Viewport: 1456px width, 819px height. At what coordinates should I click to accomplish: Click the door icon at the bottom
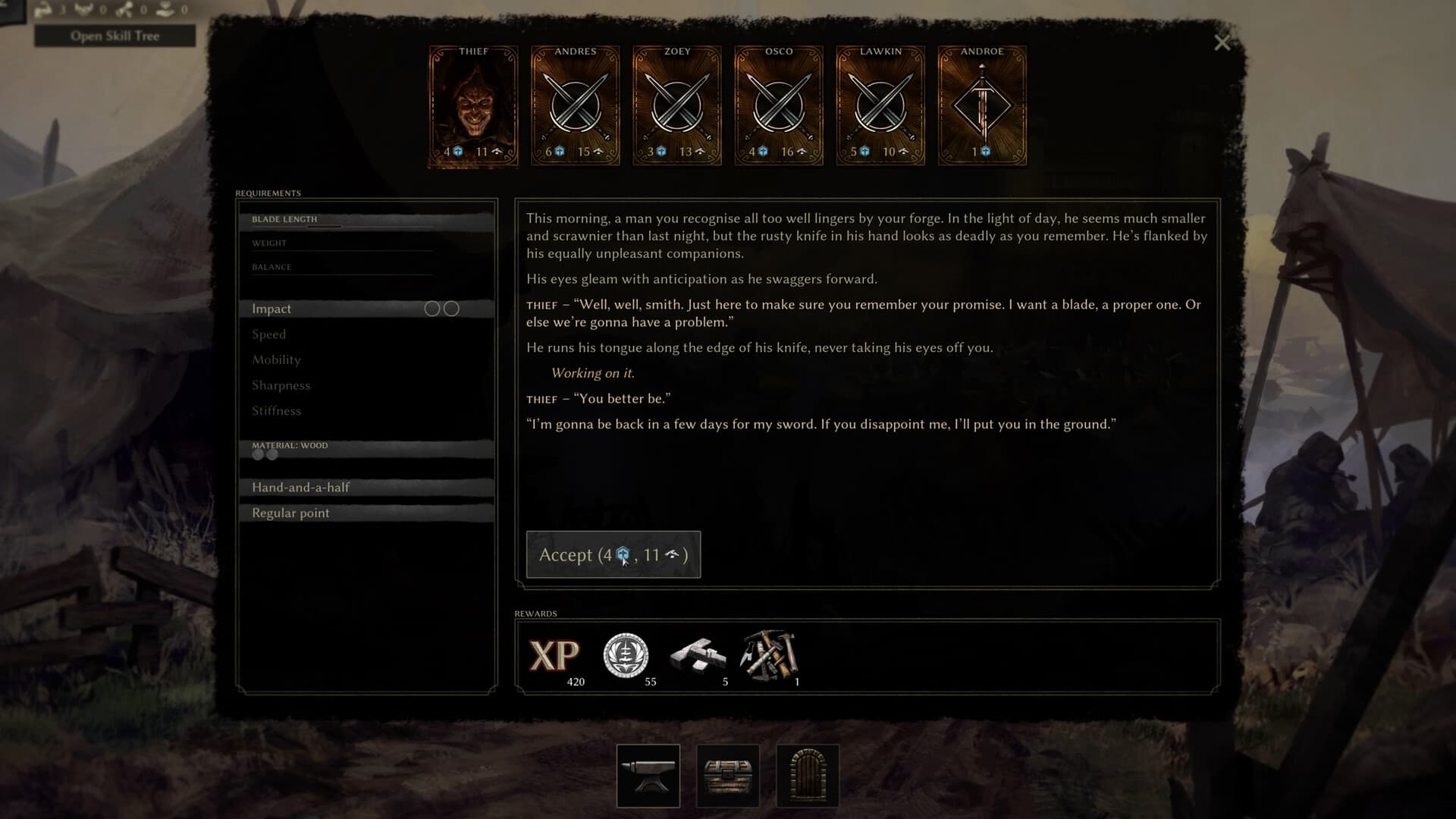click(808, 776)
